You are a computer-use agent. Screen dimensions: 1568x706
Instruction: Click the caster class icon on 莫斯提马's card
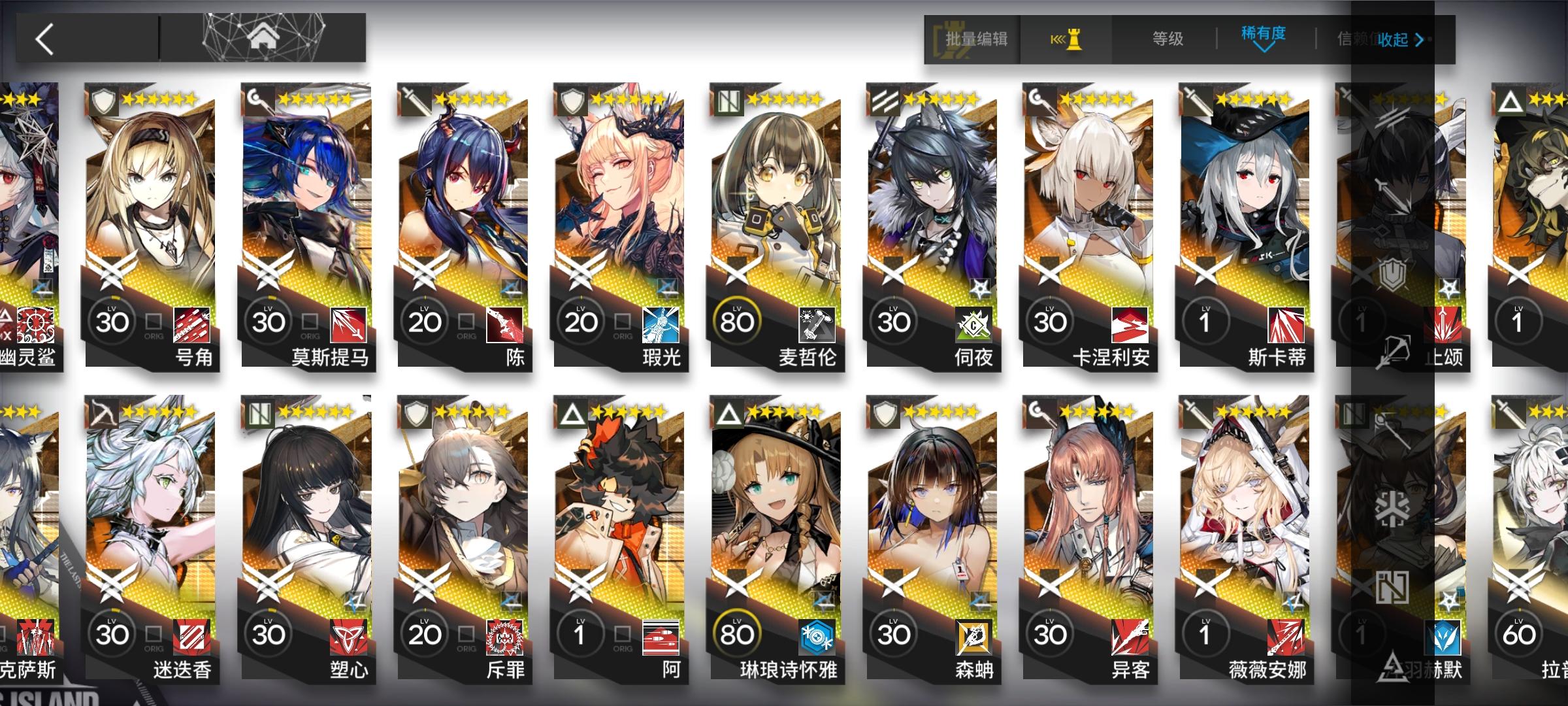[x=253, y=98]
